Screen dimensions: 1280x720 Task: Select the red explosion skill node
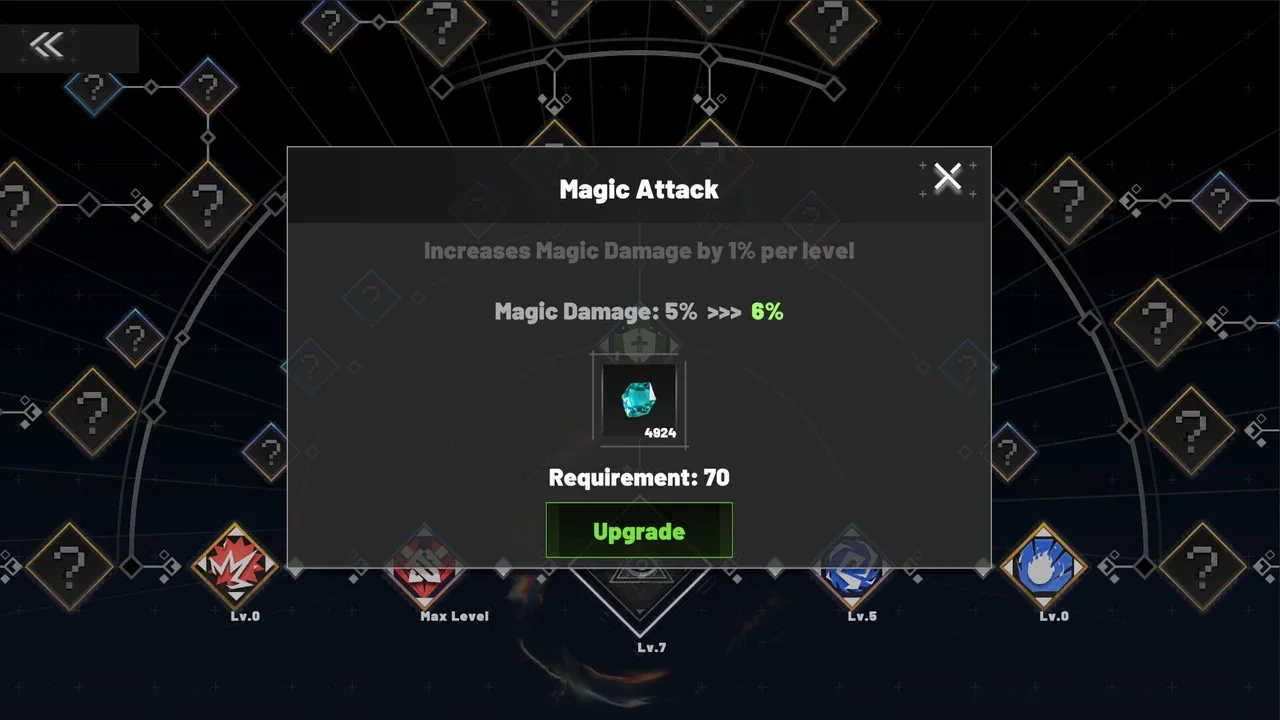[x=235, y=568]
